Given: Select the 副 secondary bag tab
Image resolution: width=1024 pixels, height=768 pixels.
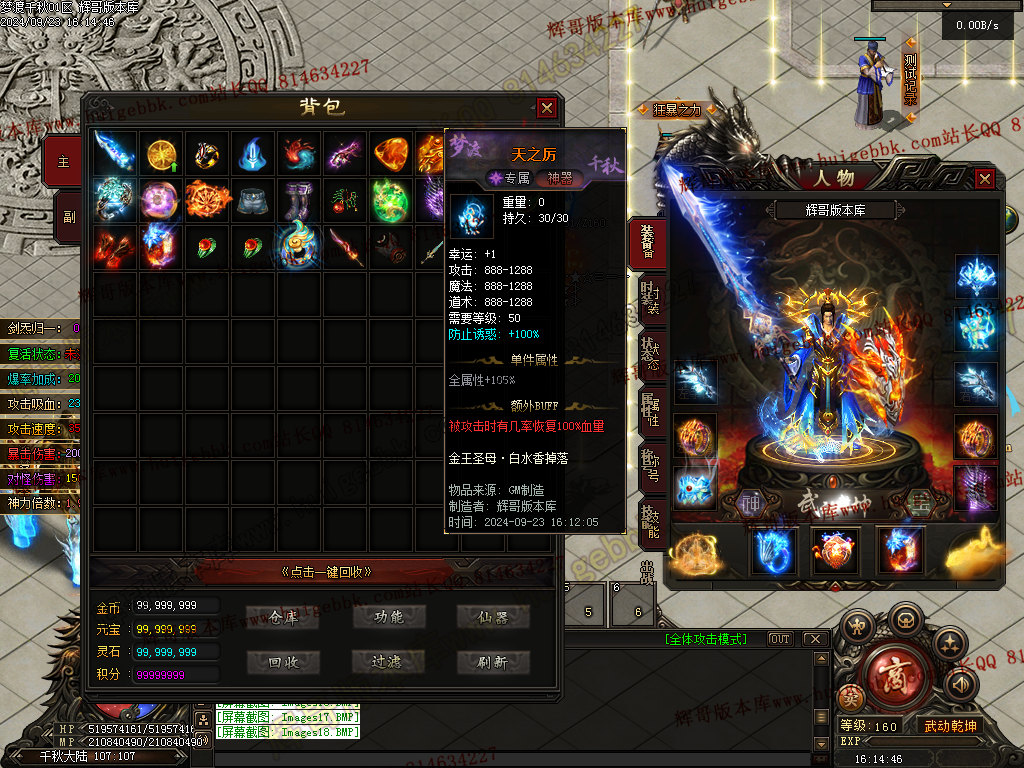Looking at the screenshot, I should tap(67, 216).
